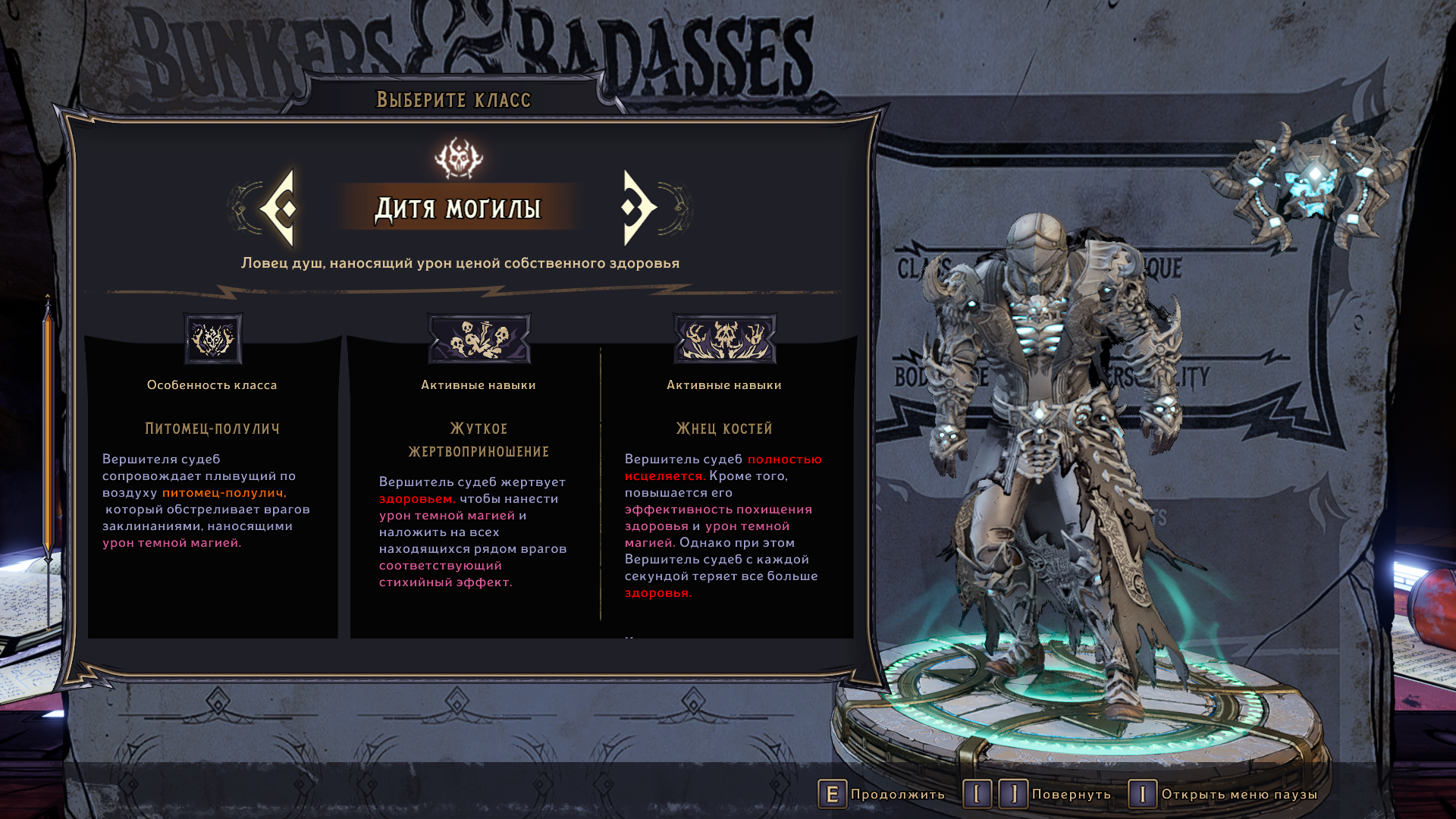Click the Дитя могилы class name banner
This screenshot has height=819, width=1456.
tap(458, 208)
